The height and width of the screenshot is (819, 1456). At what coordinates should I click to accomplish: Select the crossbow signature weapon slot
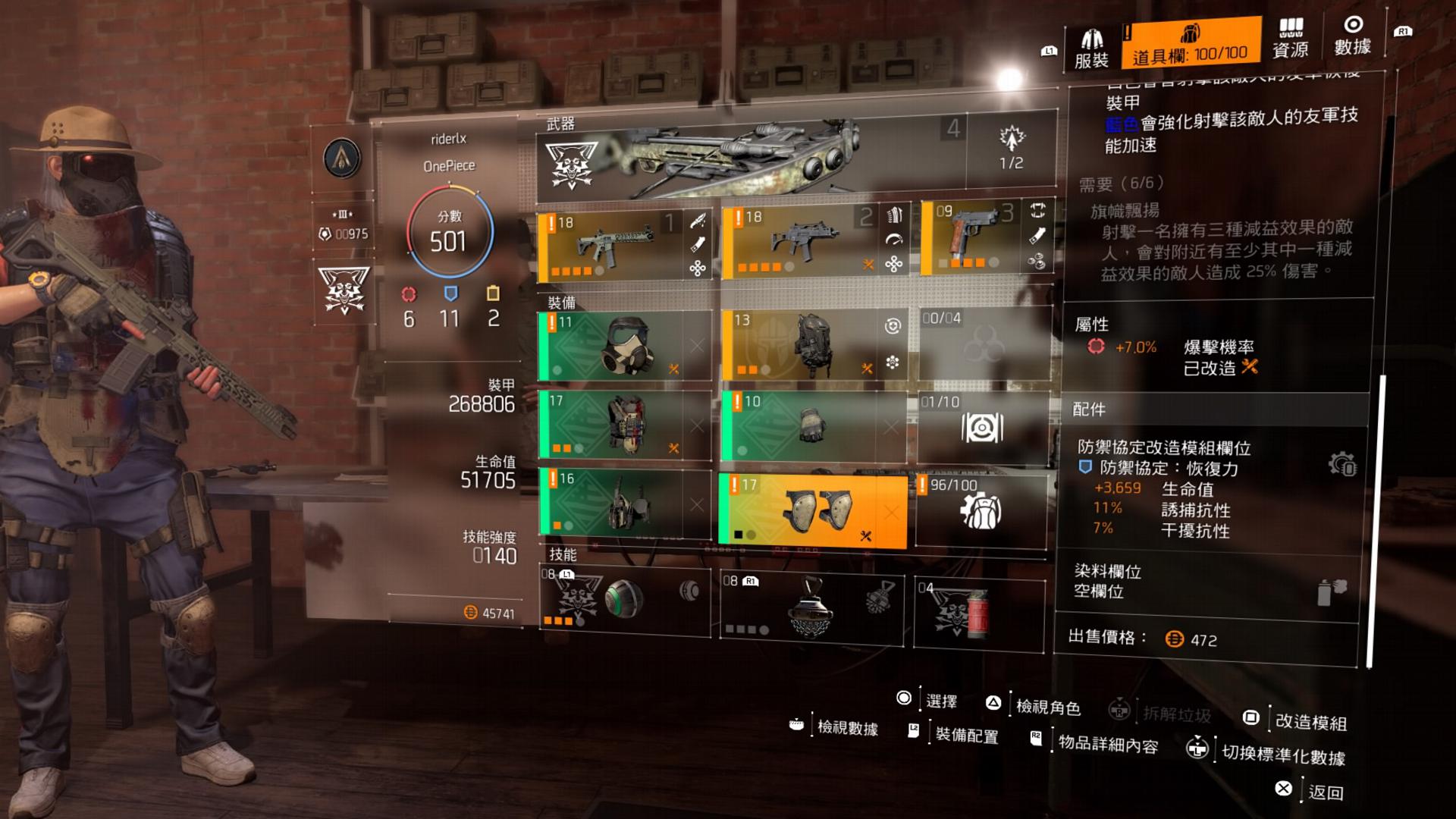coord(751,157)
